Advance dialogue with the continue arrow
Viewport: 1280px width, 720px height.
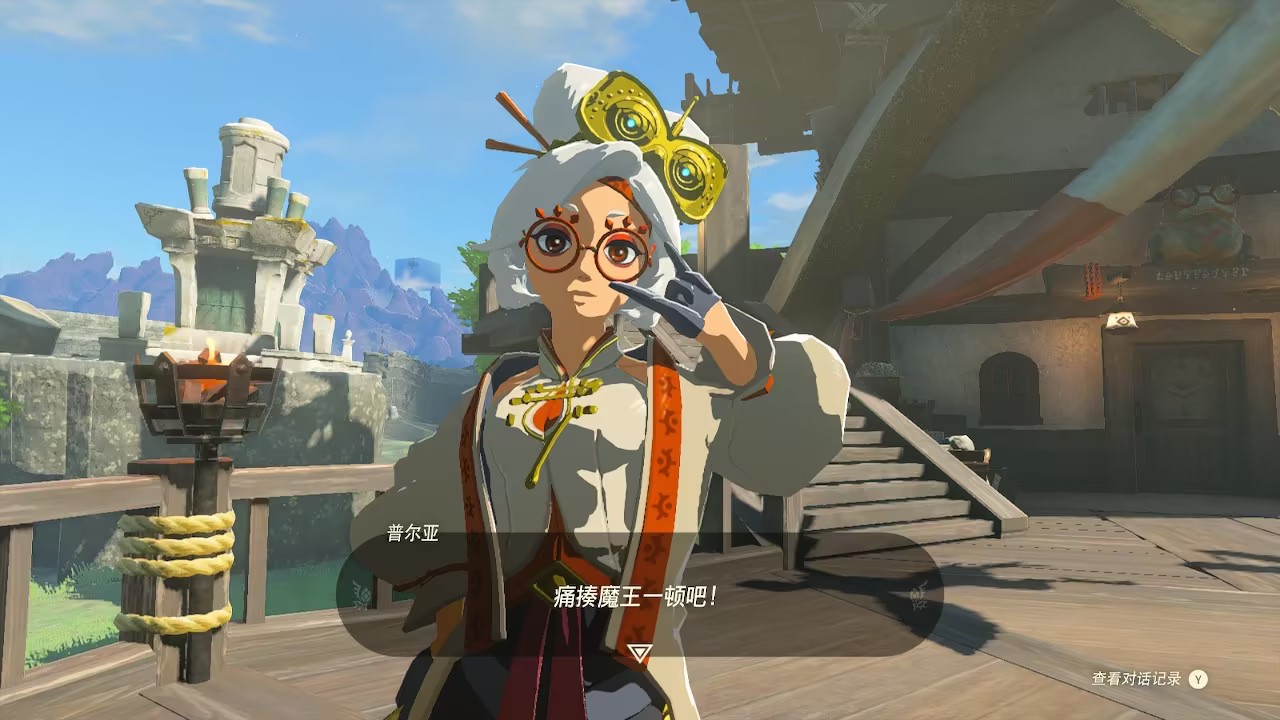point(639,652)
